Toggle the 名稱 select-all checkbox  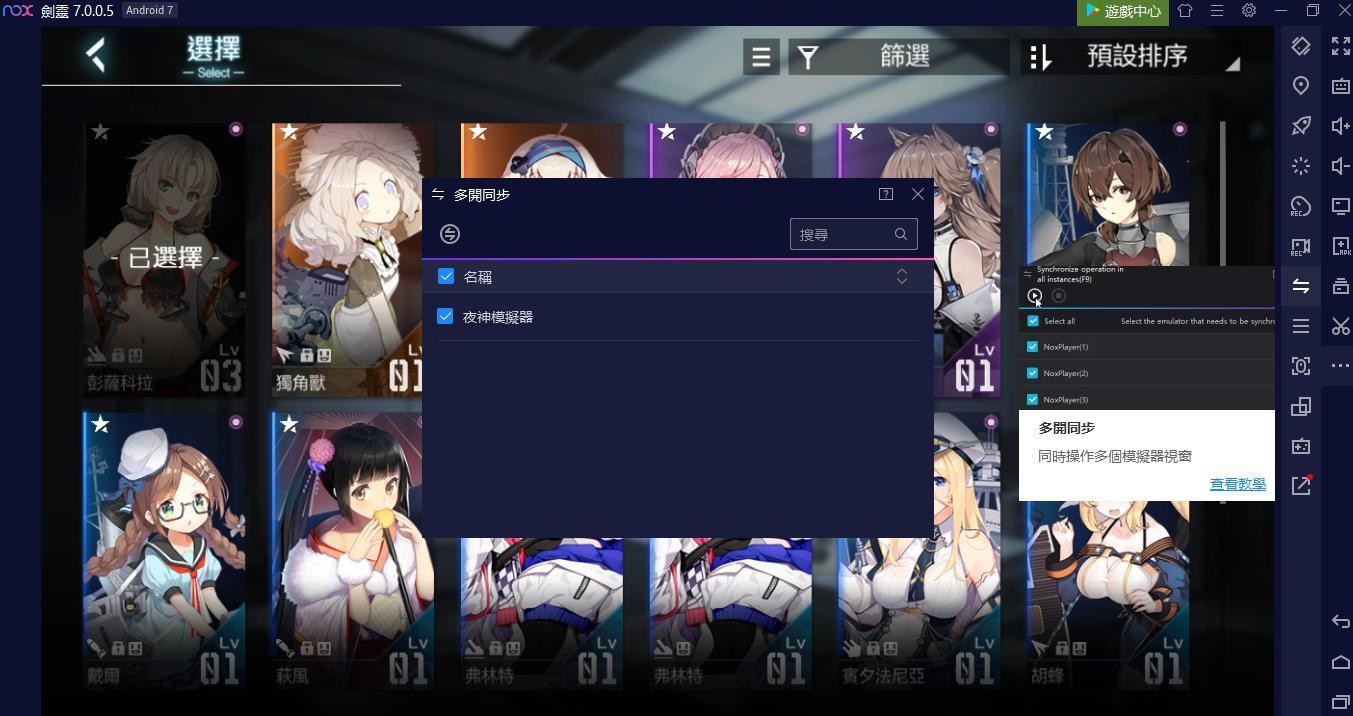click(446, 277)
